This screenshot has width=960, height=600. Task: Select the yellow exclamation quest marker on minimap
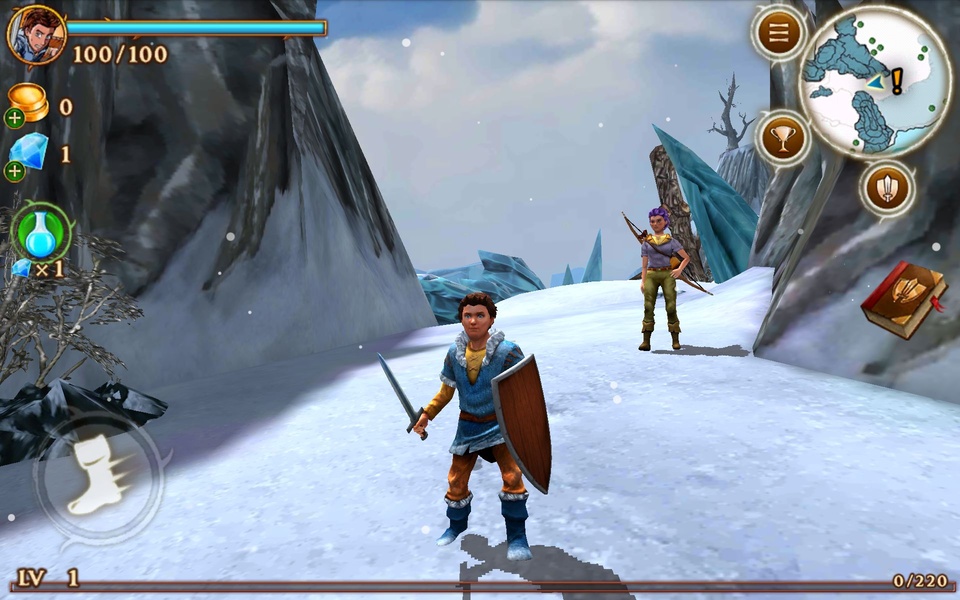tap(897, 80)
